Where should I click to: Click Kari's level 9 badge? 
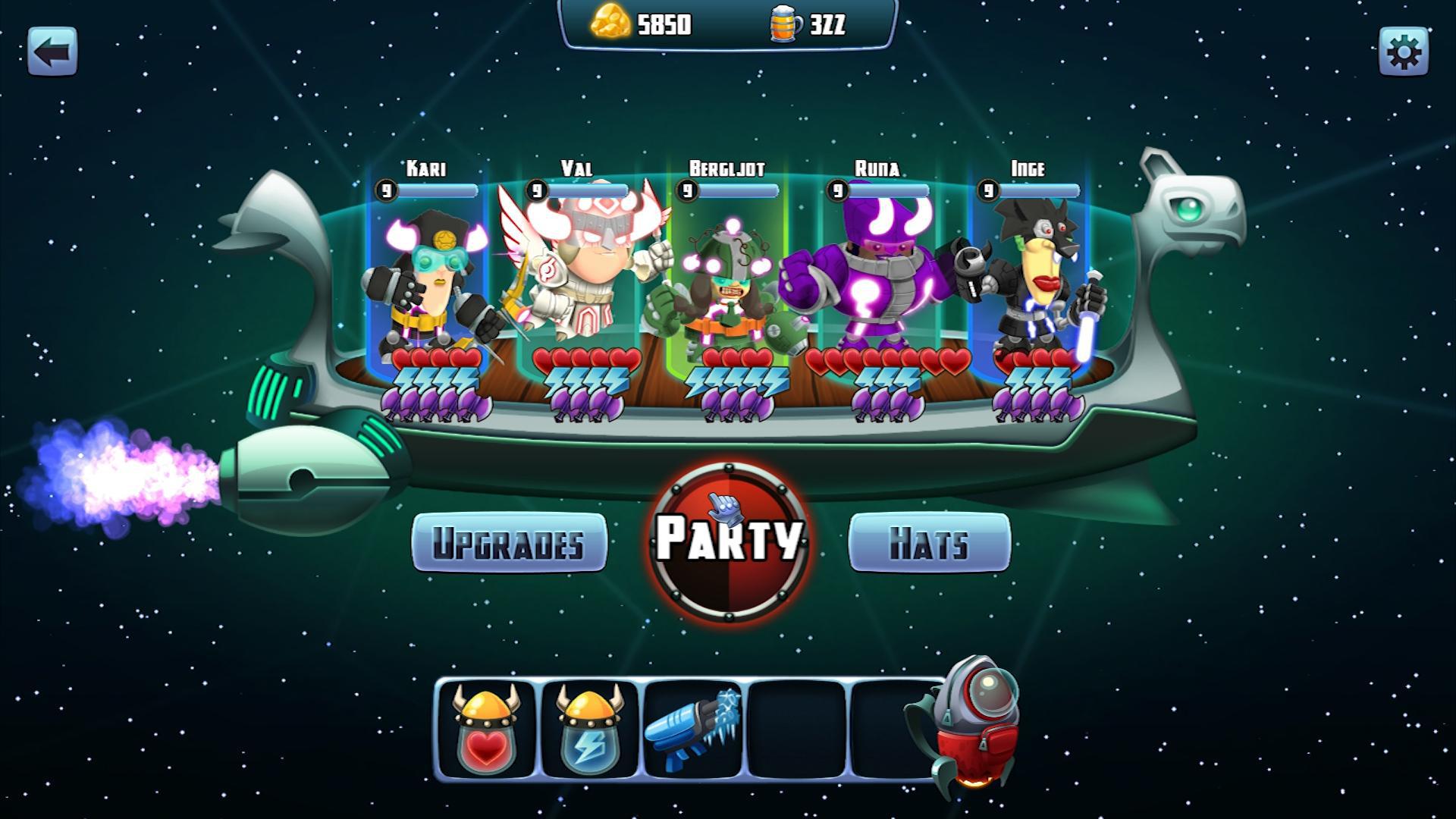point(387,191)
